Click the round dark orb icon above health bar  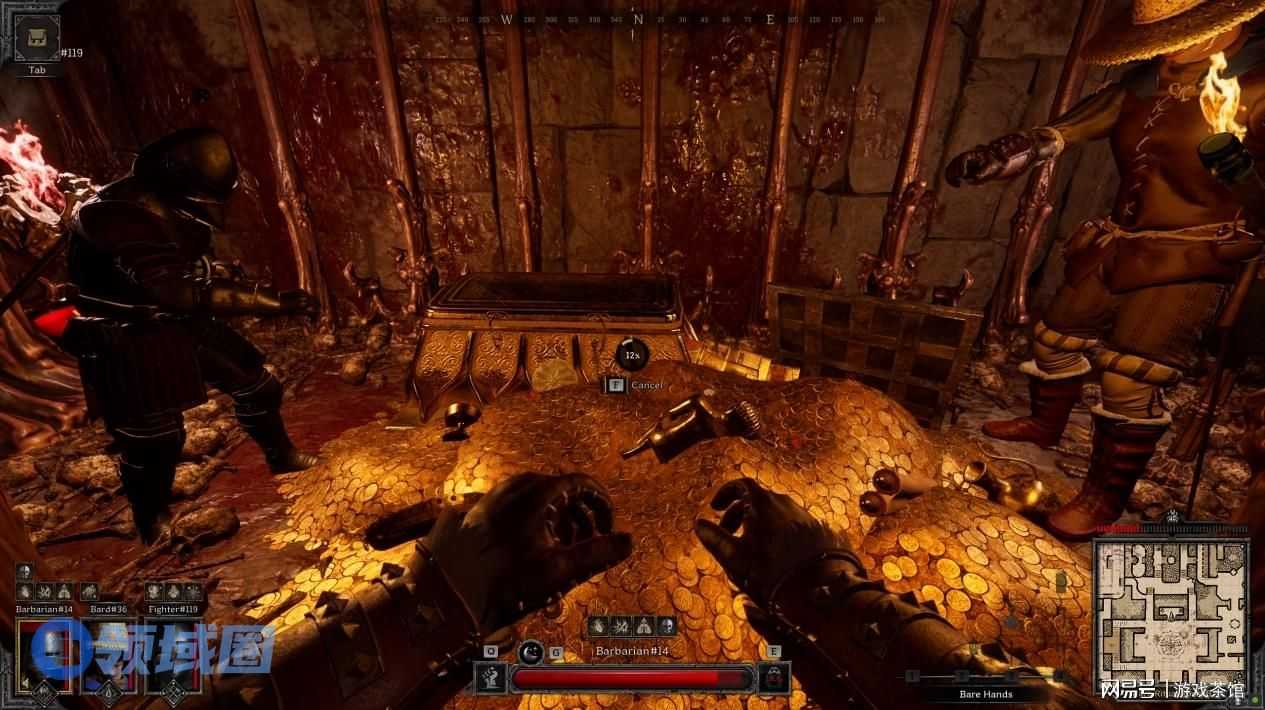click(x=531, y=652)
